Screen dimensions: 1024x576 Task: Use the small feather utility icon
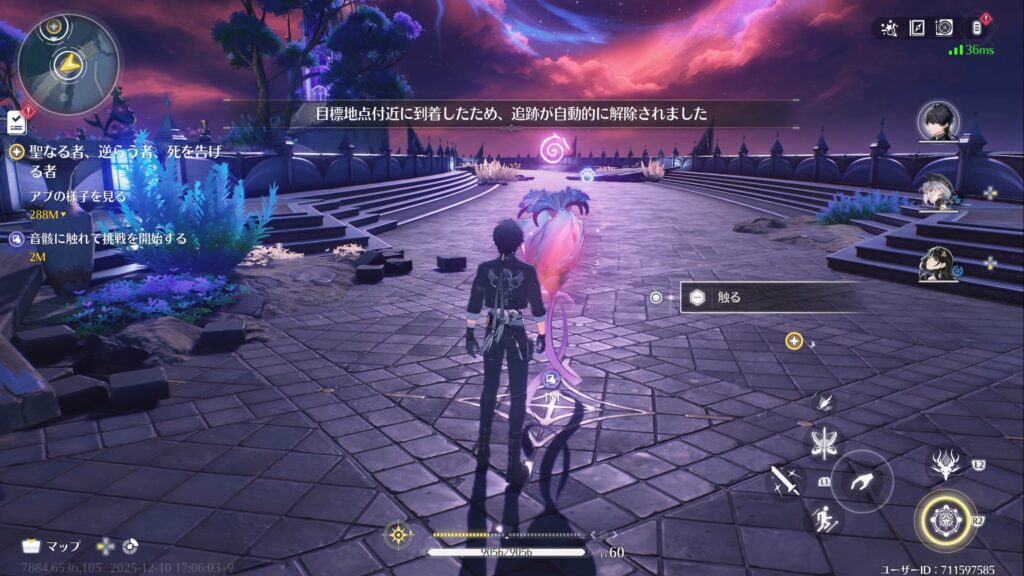(825, 403)
